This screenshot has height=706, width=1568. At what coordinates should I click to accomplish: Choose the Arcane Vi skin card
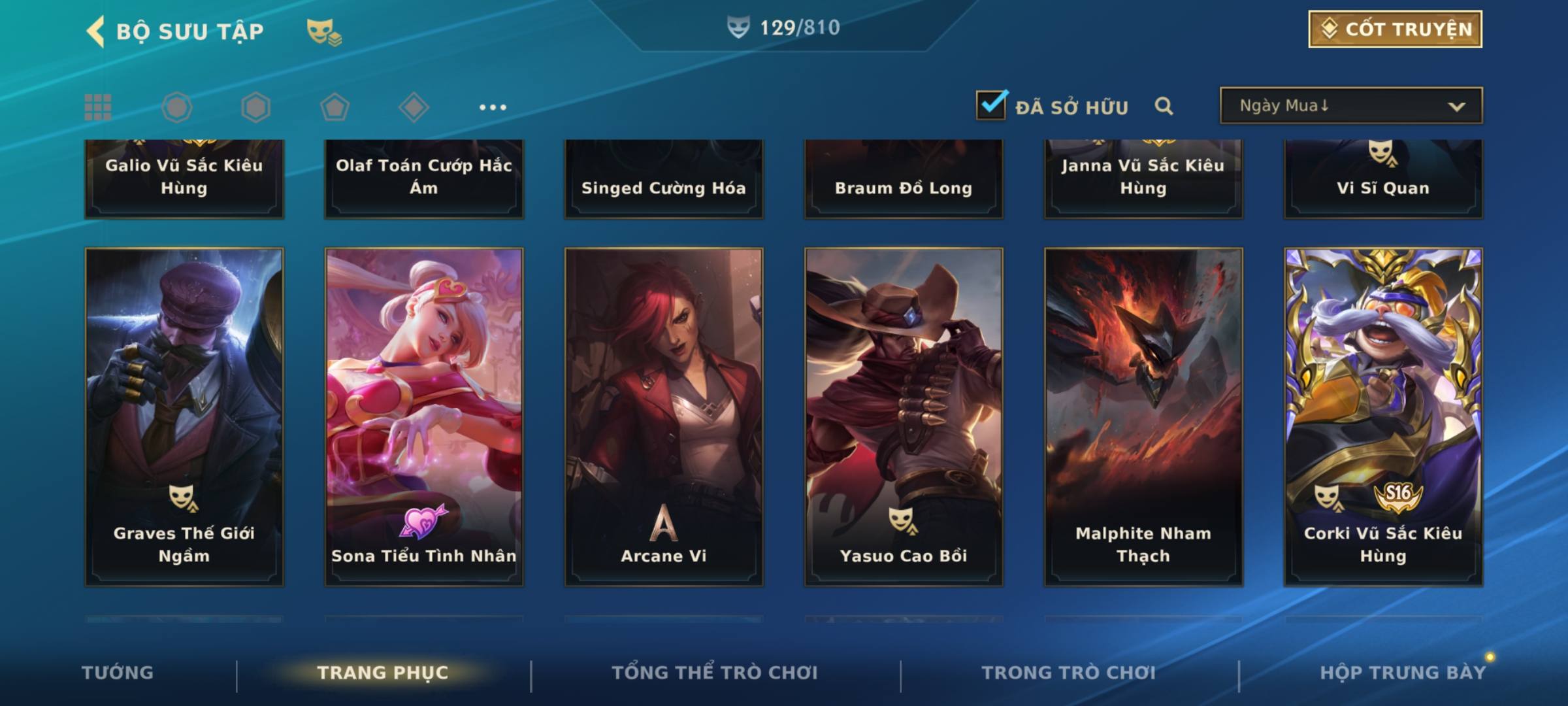pos(664,416)
